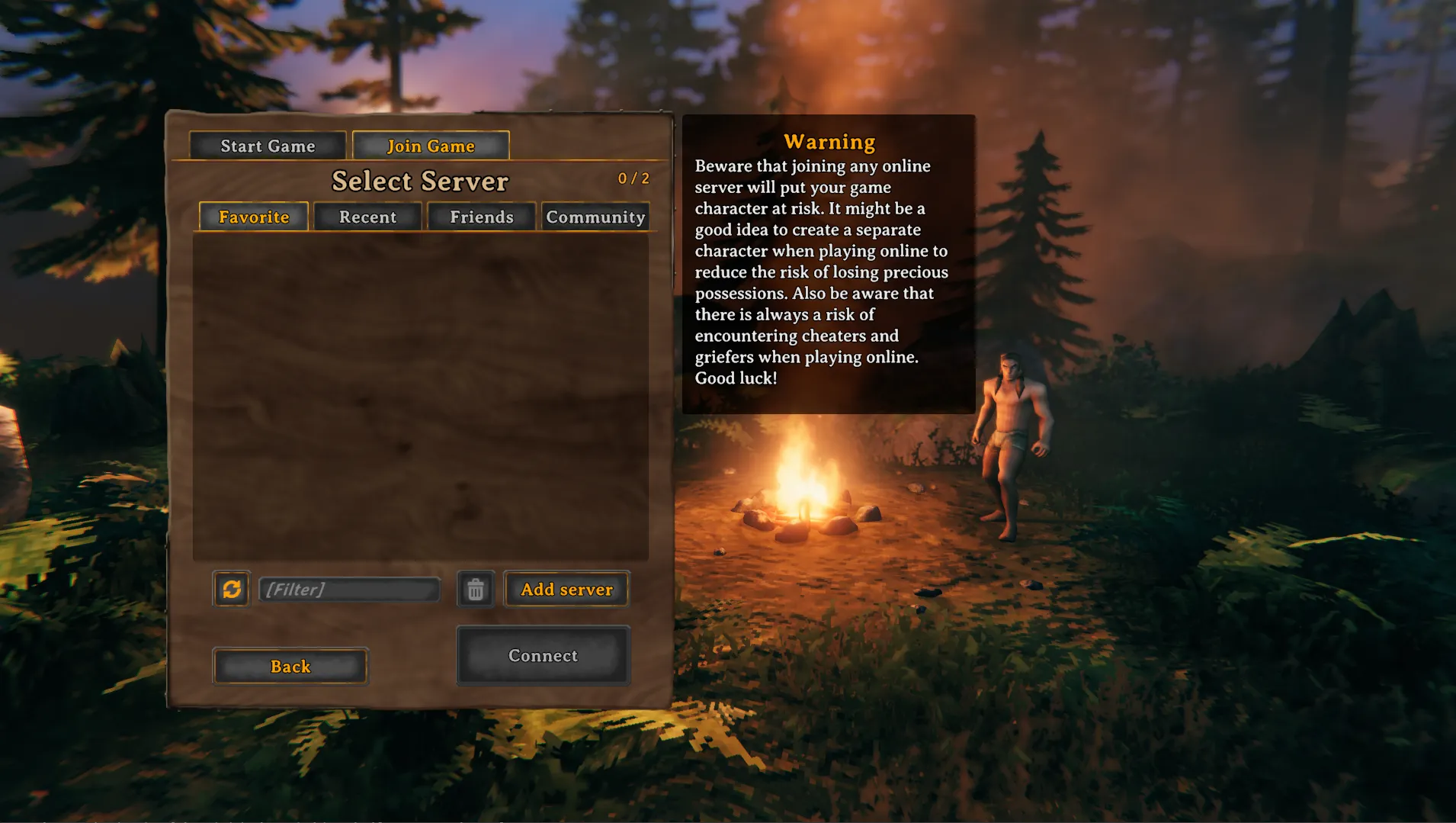The width and height of the screenshot is (1456, 823).
Task: Select the Join Game tab
Action: click(x=430, y=145)
